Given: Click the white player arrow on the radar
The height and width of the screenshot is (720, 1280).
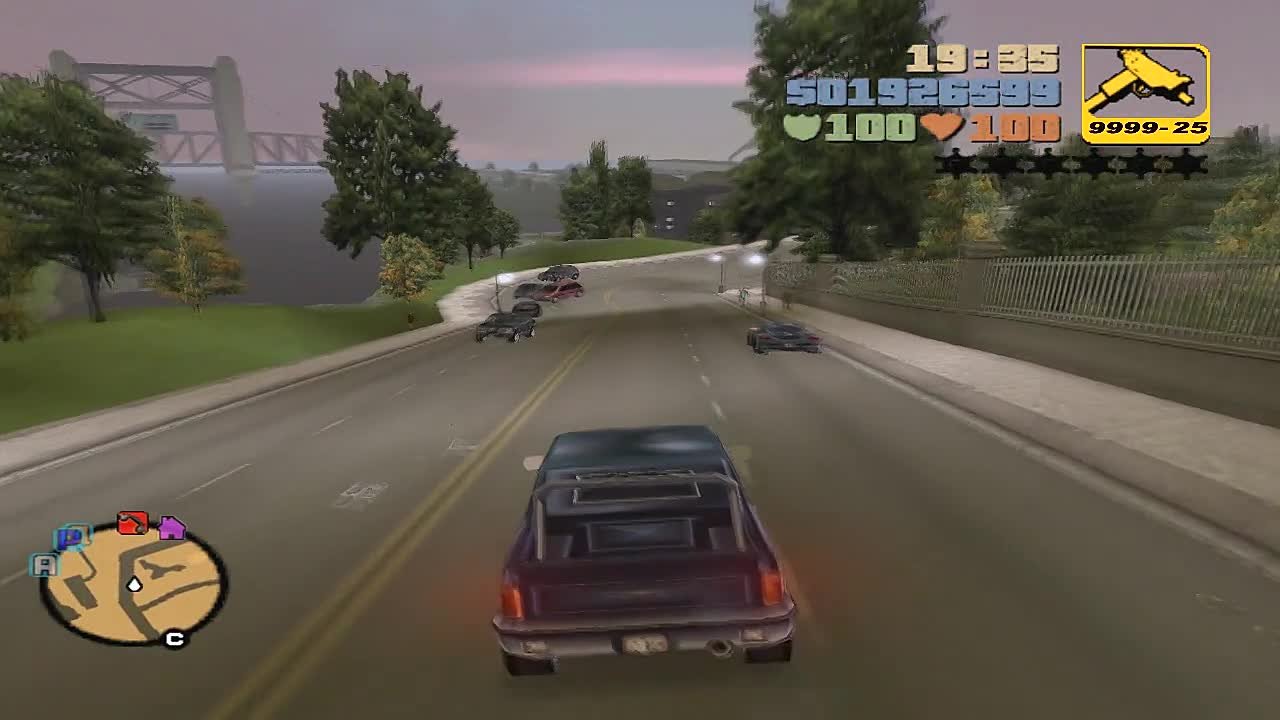Looking at the screenshot, I should point(135,584).
